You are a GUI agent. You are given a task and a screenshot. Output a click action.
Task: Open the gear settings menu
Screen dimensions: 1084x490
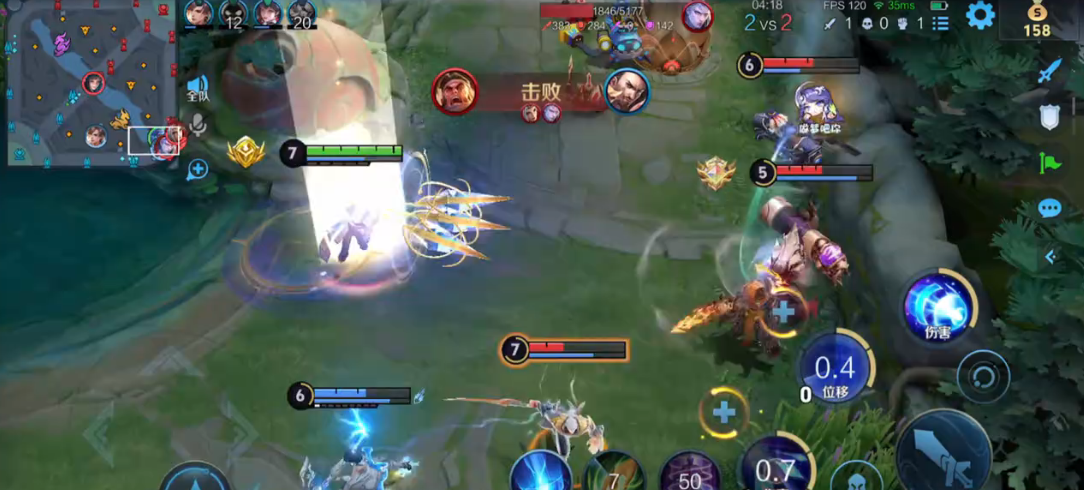(979, 15)
